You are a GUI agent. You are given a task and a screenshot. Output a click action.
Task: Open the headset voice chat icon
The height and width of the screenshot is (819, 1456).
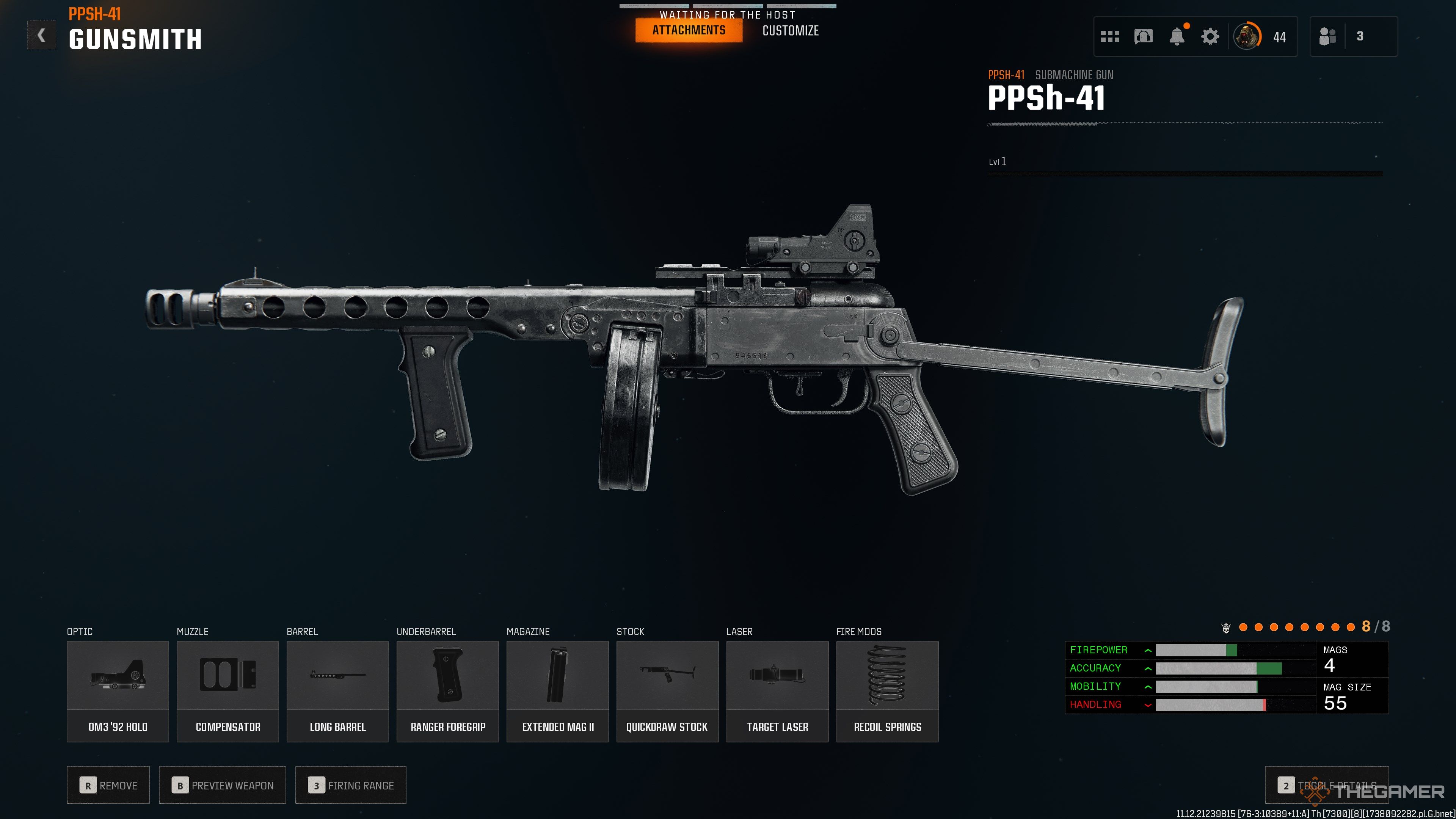pos(1143,37)
